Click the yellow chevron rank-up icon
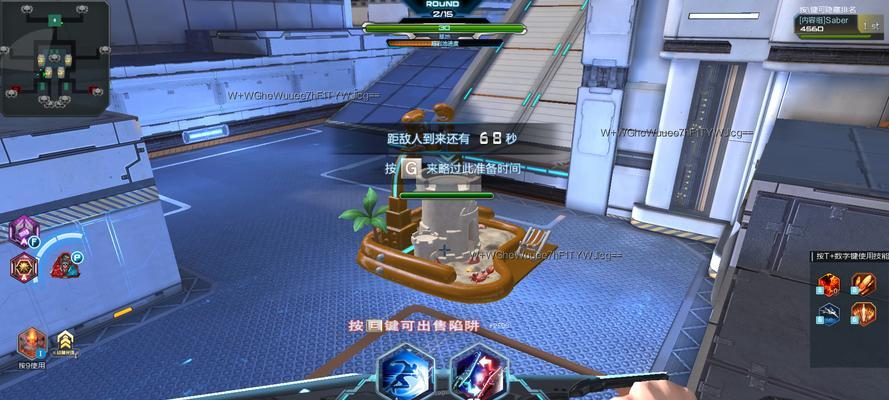Image resolution: width=889 pixels, height=400 pixels. click(65, 341)
